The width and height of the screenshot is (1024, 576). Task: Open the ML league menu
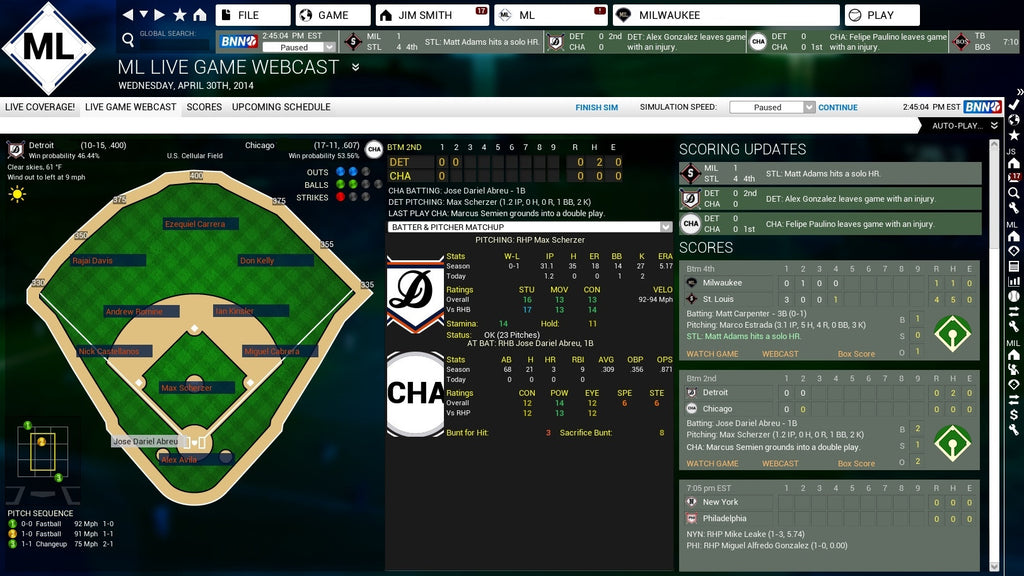551,15
